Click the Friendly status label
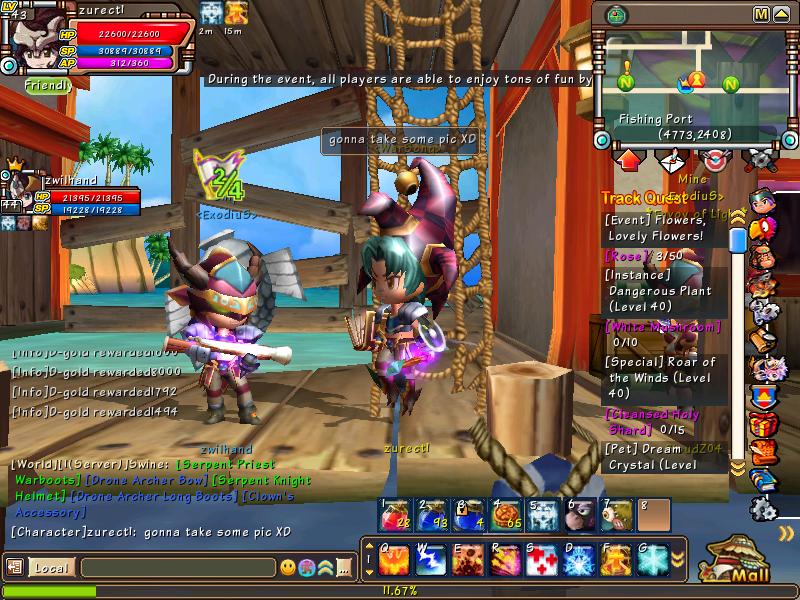800x600 pixels. pos(48,86)
